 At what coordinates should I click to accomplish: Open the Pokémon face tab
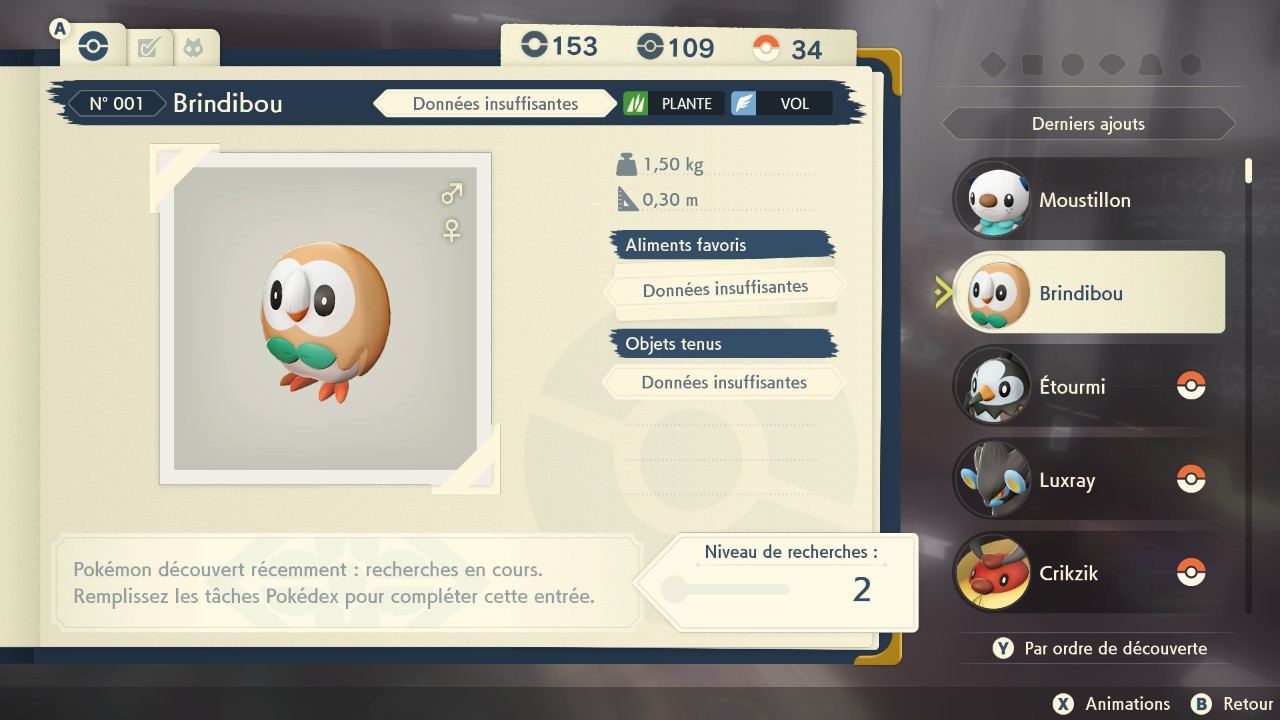click(x=191, y=47)
